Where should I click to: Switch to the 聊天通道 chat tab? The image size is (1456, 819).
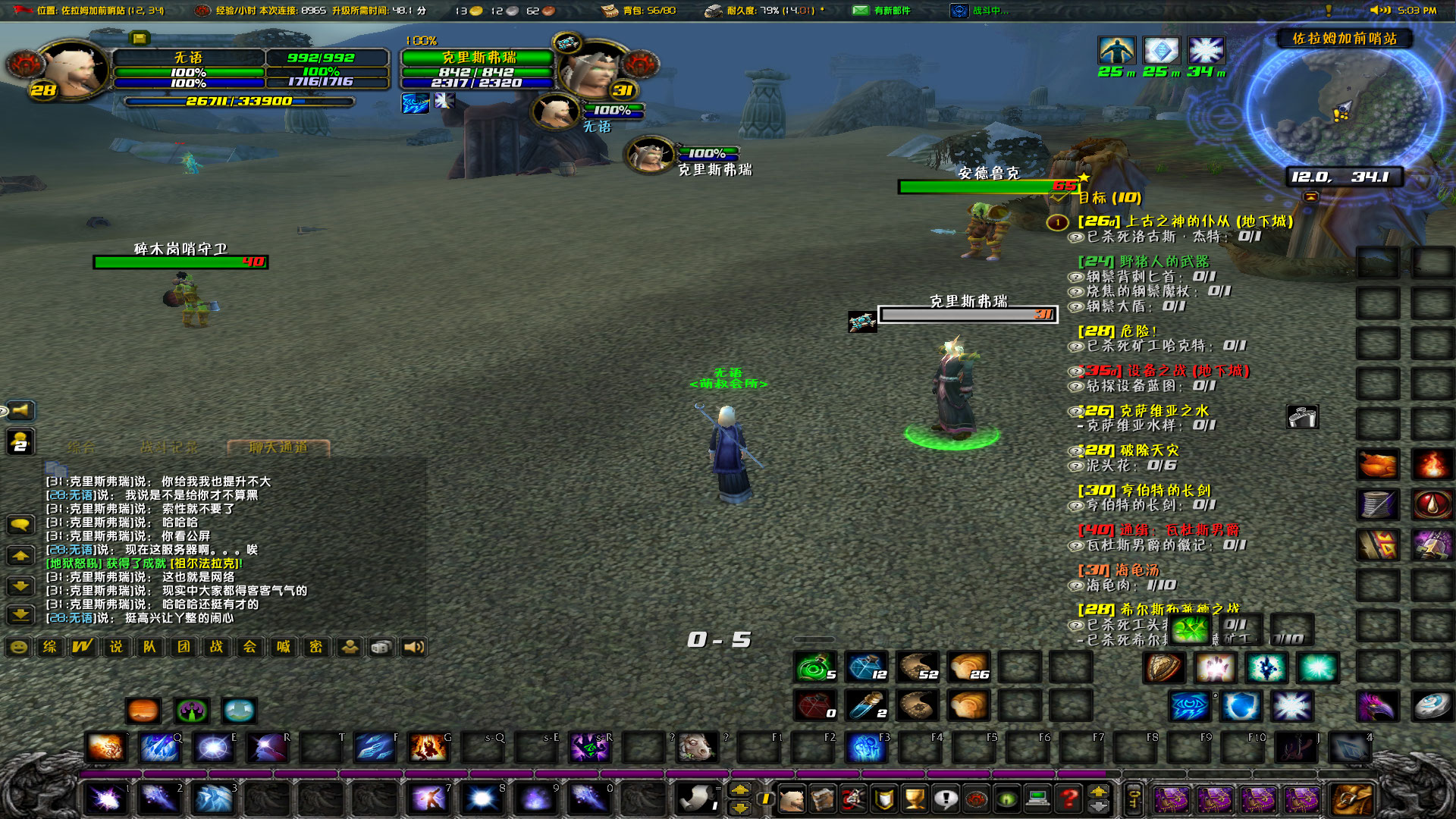coord(279,447)
